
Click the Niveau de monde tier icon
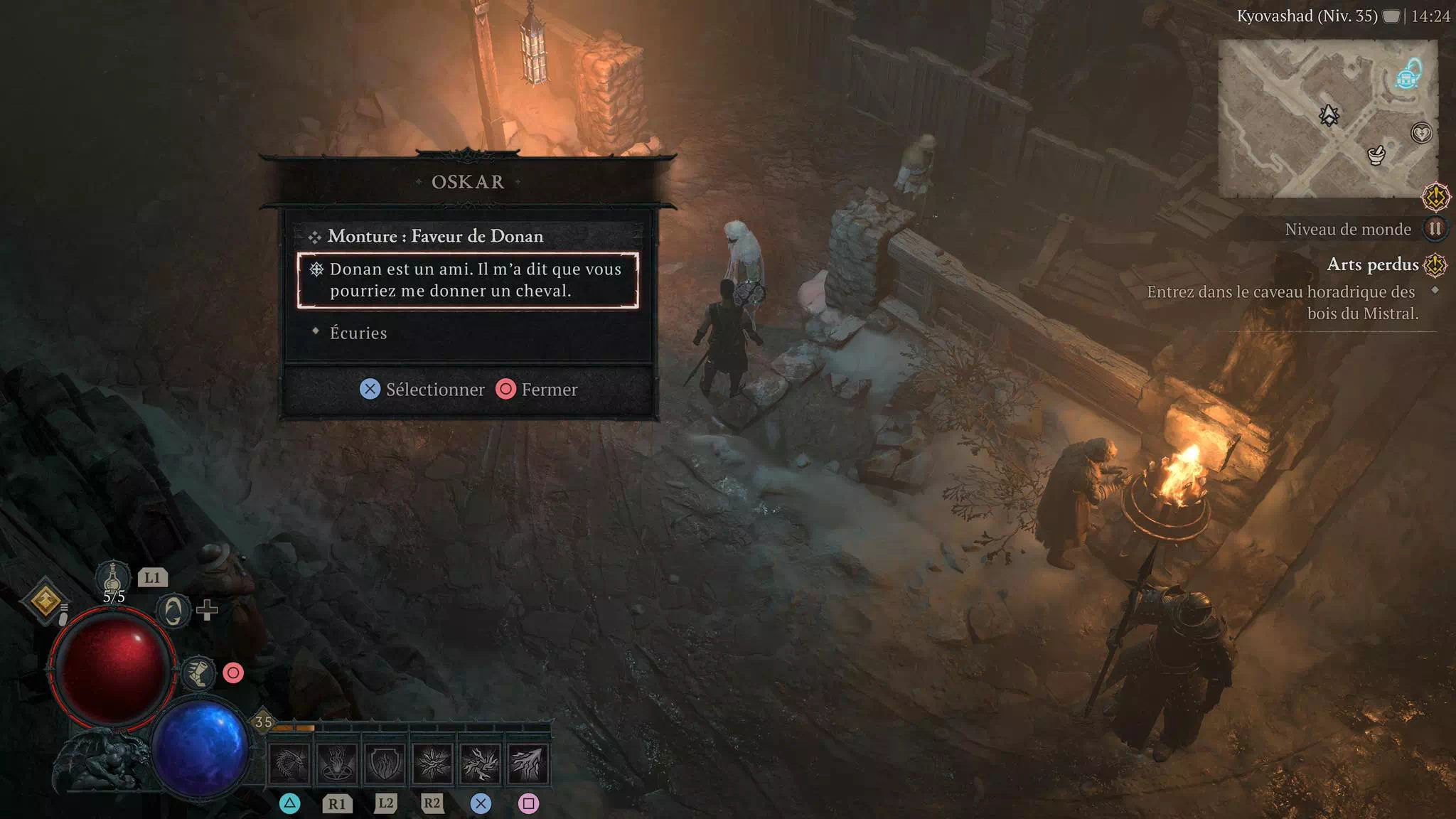pos(1435,229)
